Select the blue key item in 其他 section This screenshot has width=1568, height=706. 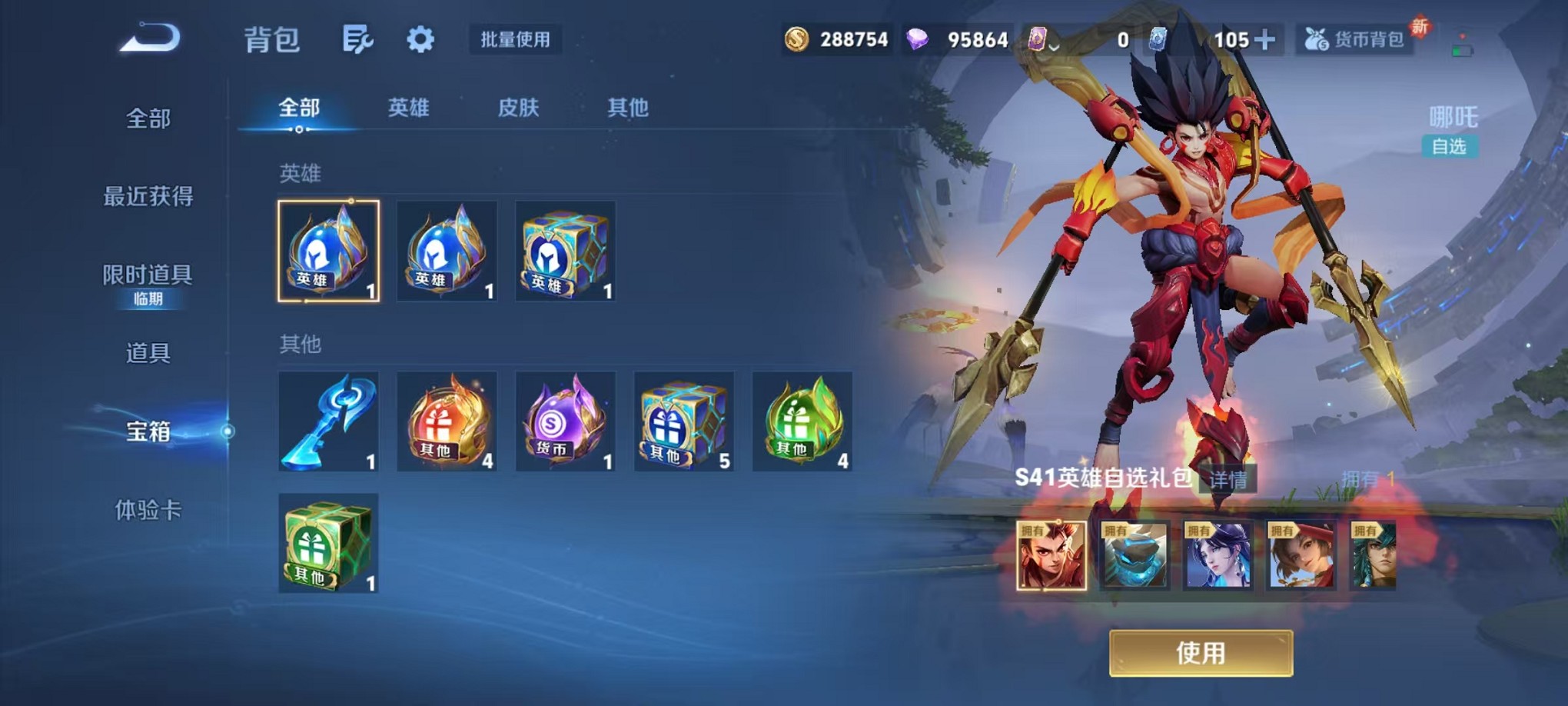coord(329,421)
